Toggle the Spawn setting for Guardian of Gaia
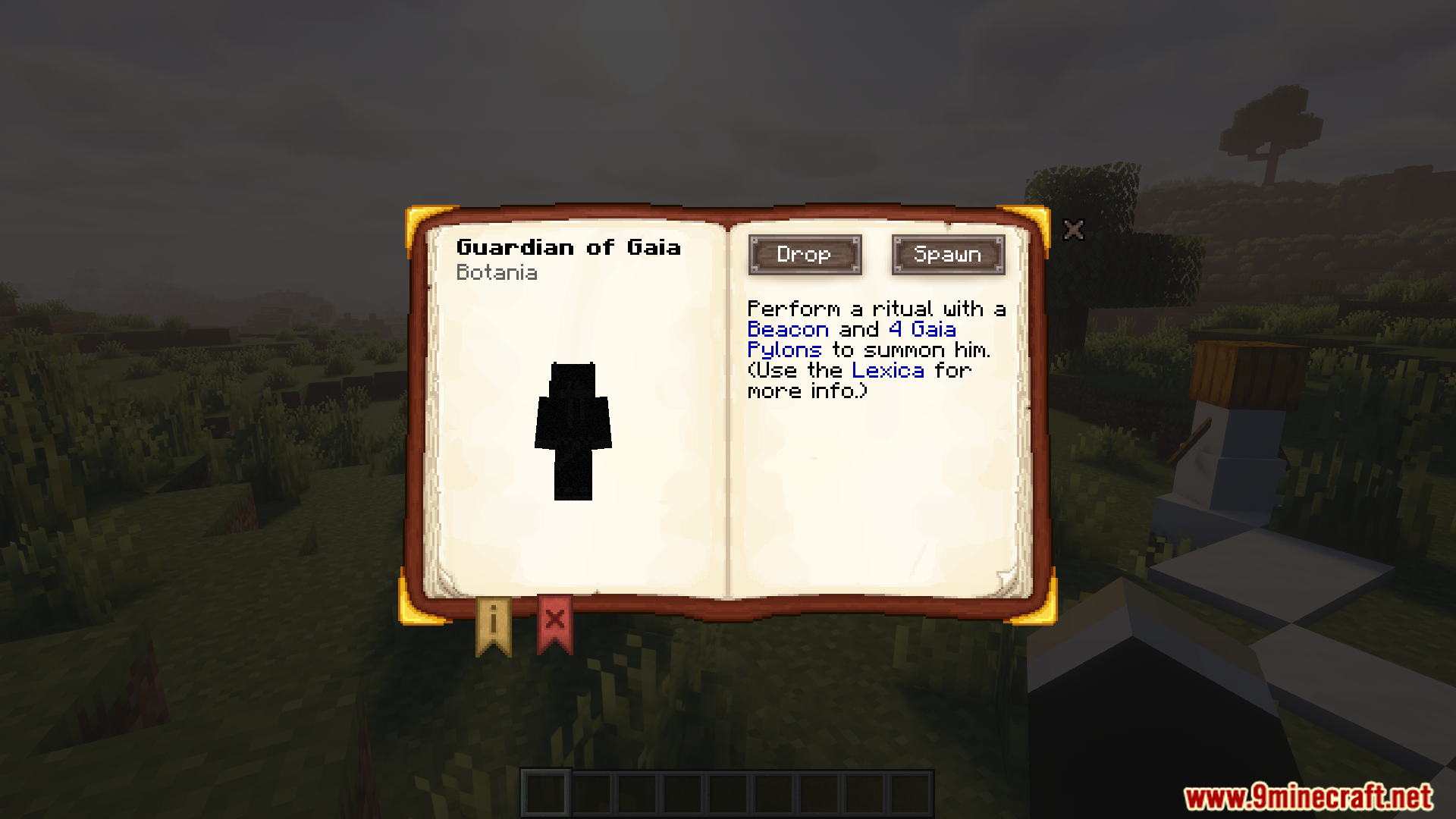Viewport: 1456px width, 819px height. pos(947,255)
